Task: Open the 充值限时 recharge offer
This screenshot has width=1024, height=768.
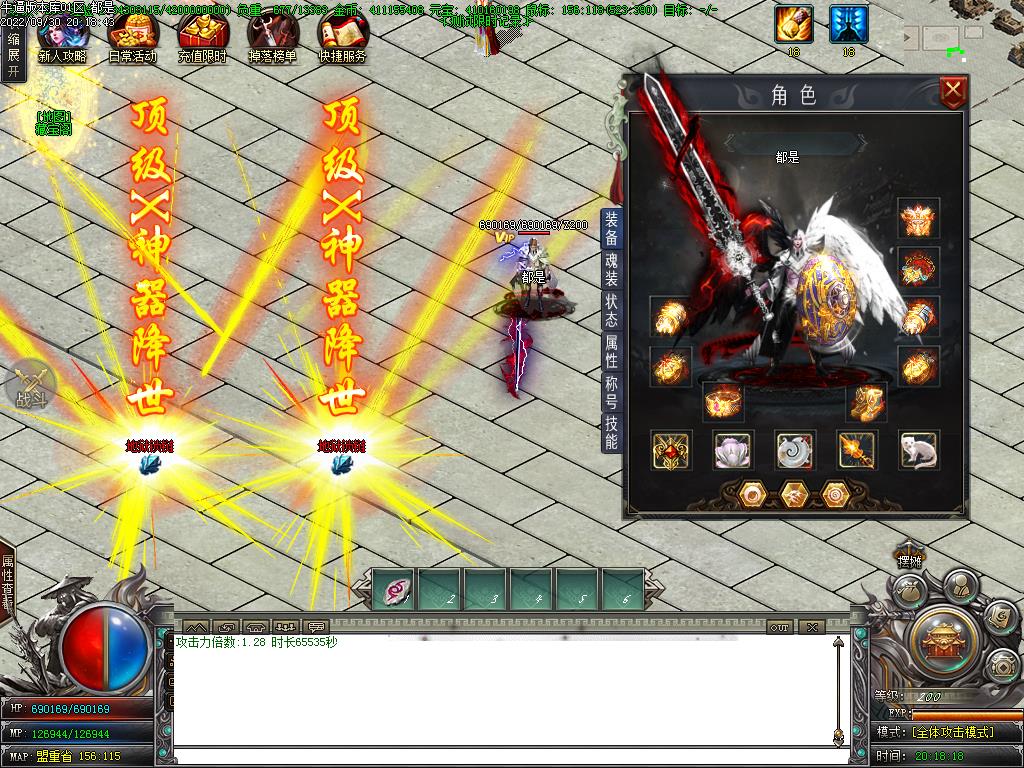Action: click(202, 41)
